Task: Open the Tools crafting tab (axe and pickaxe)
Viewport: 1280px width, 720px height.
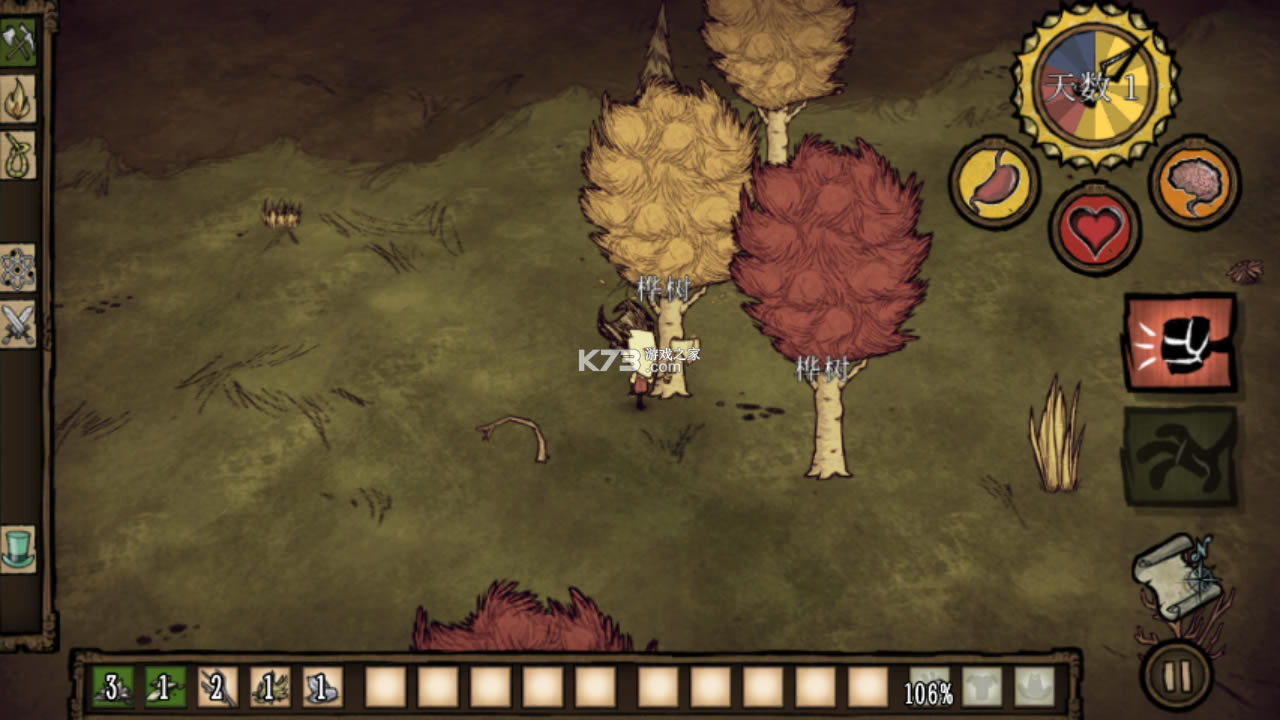Action: pyautogui.click(x=18, y=42)
